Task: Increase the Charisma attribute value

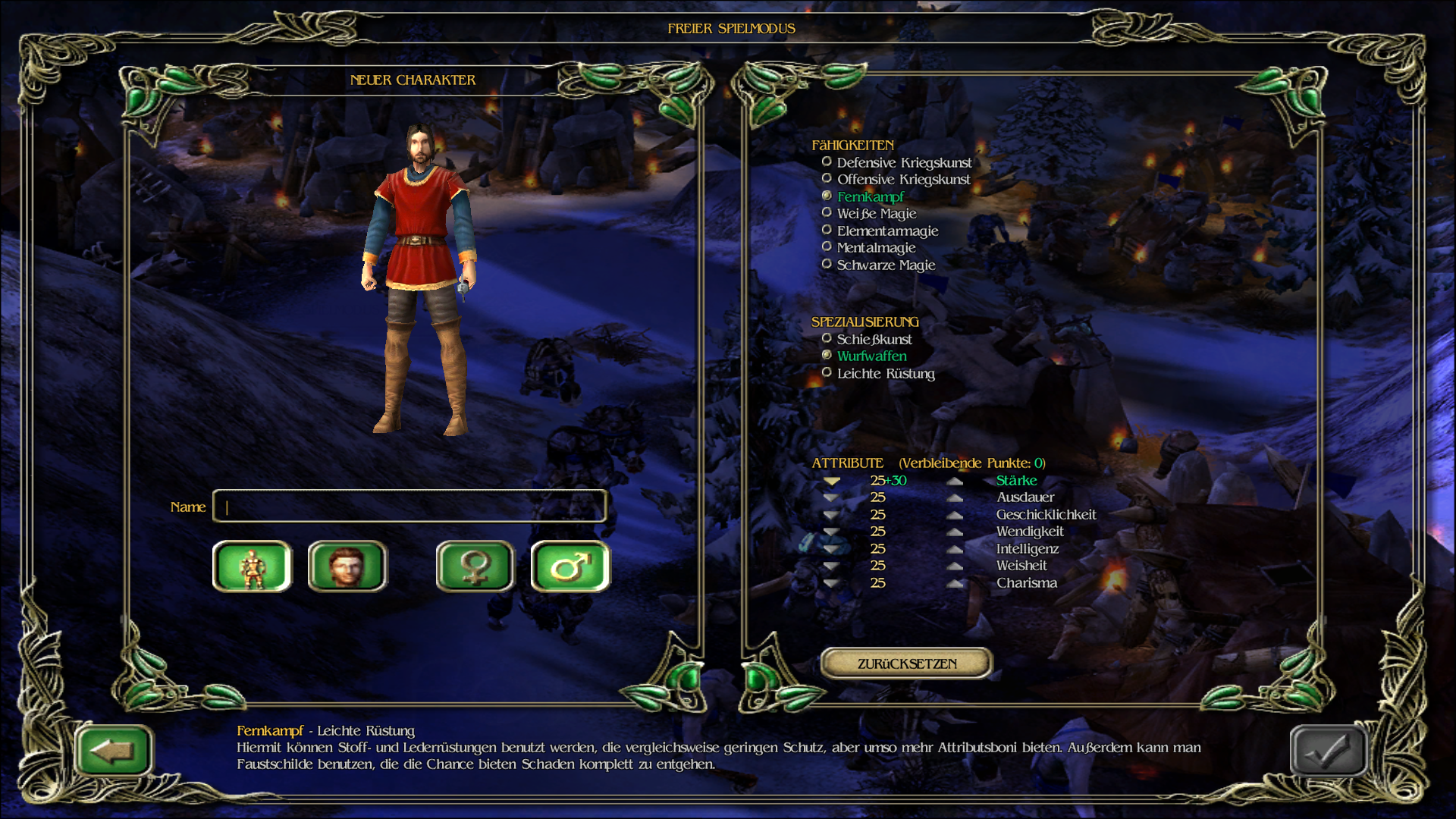Action: 955,583
